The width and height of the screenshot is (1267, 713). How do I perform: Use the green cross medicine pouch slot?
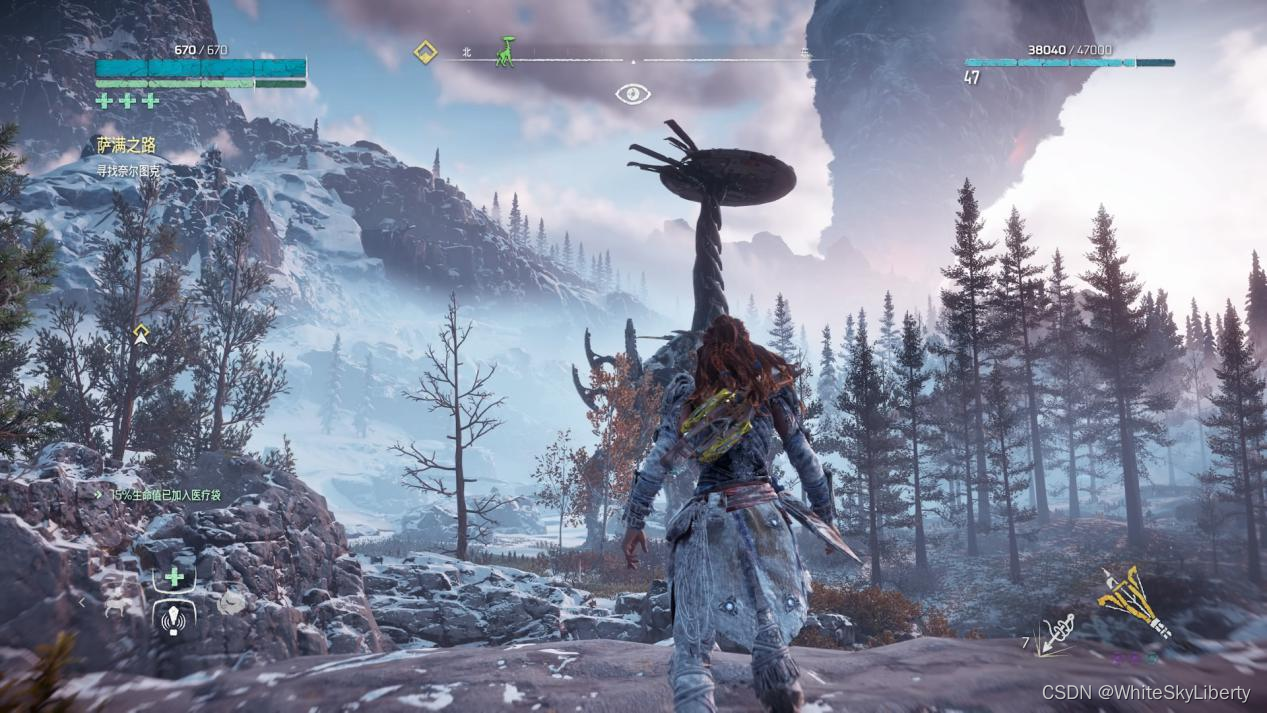pos(174,577)
